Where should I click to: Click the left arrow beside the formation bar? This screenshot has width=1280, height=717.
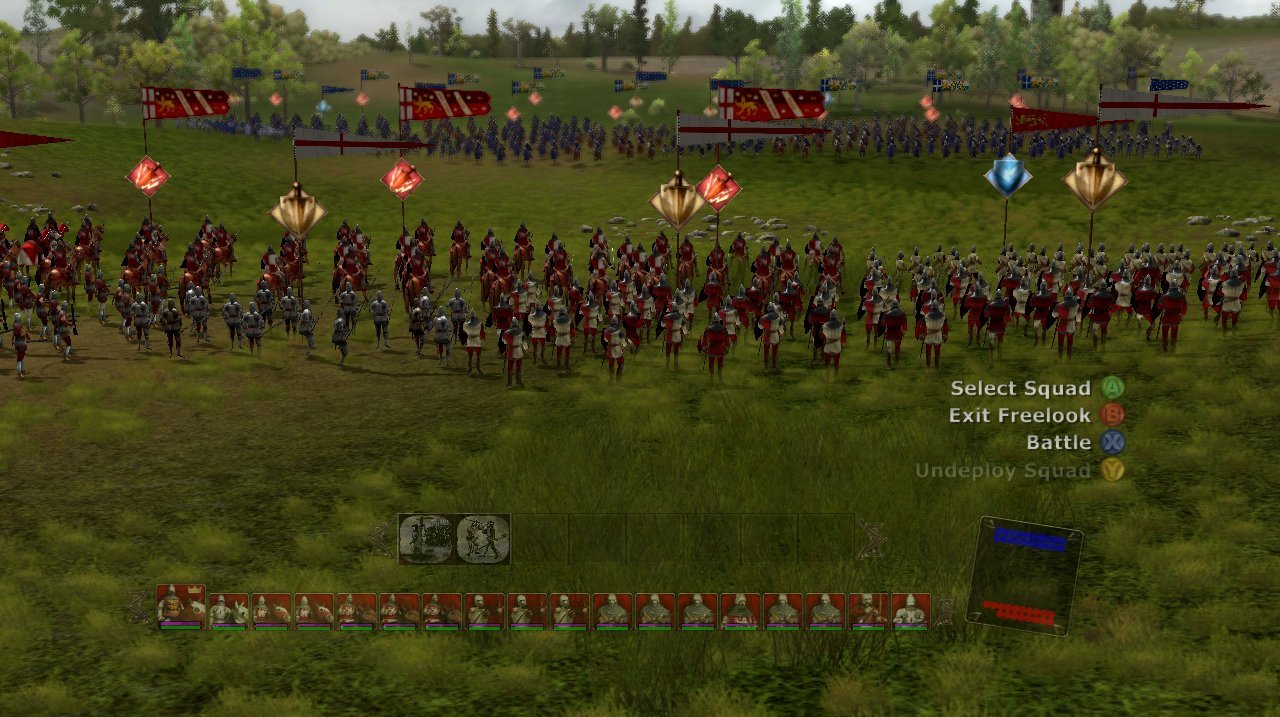click(x=381, y=539)
